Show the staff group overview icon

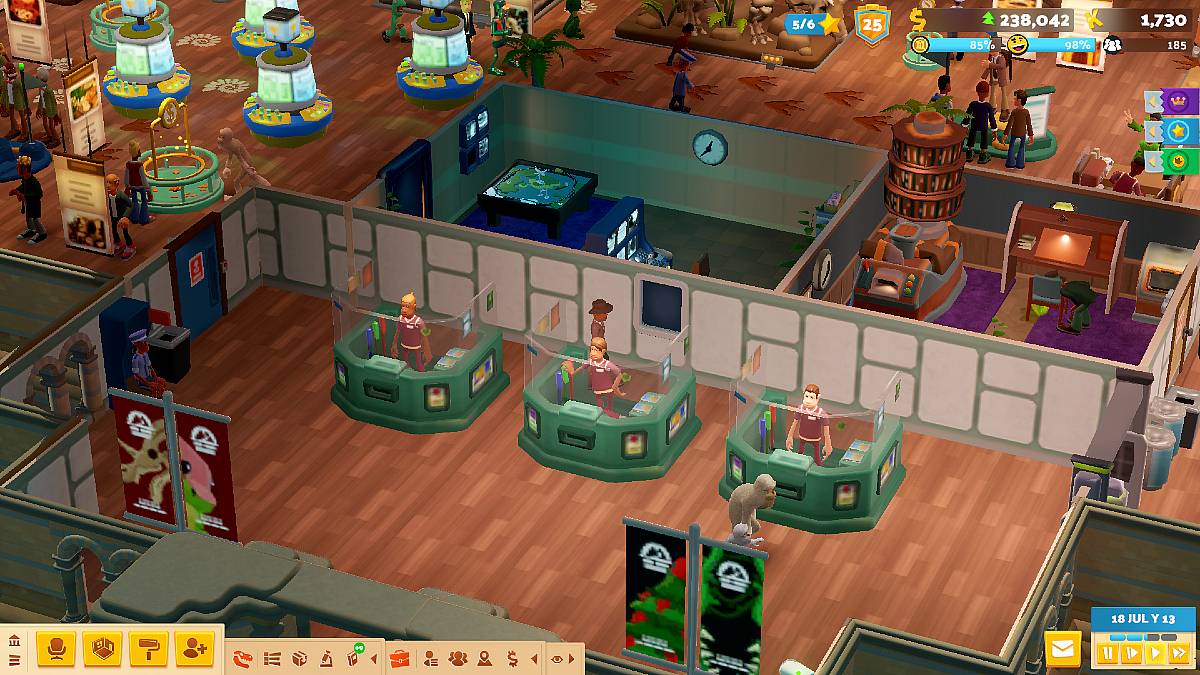[458, 658]
